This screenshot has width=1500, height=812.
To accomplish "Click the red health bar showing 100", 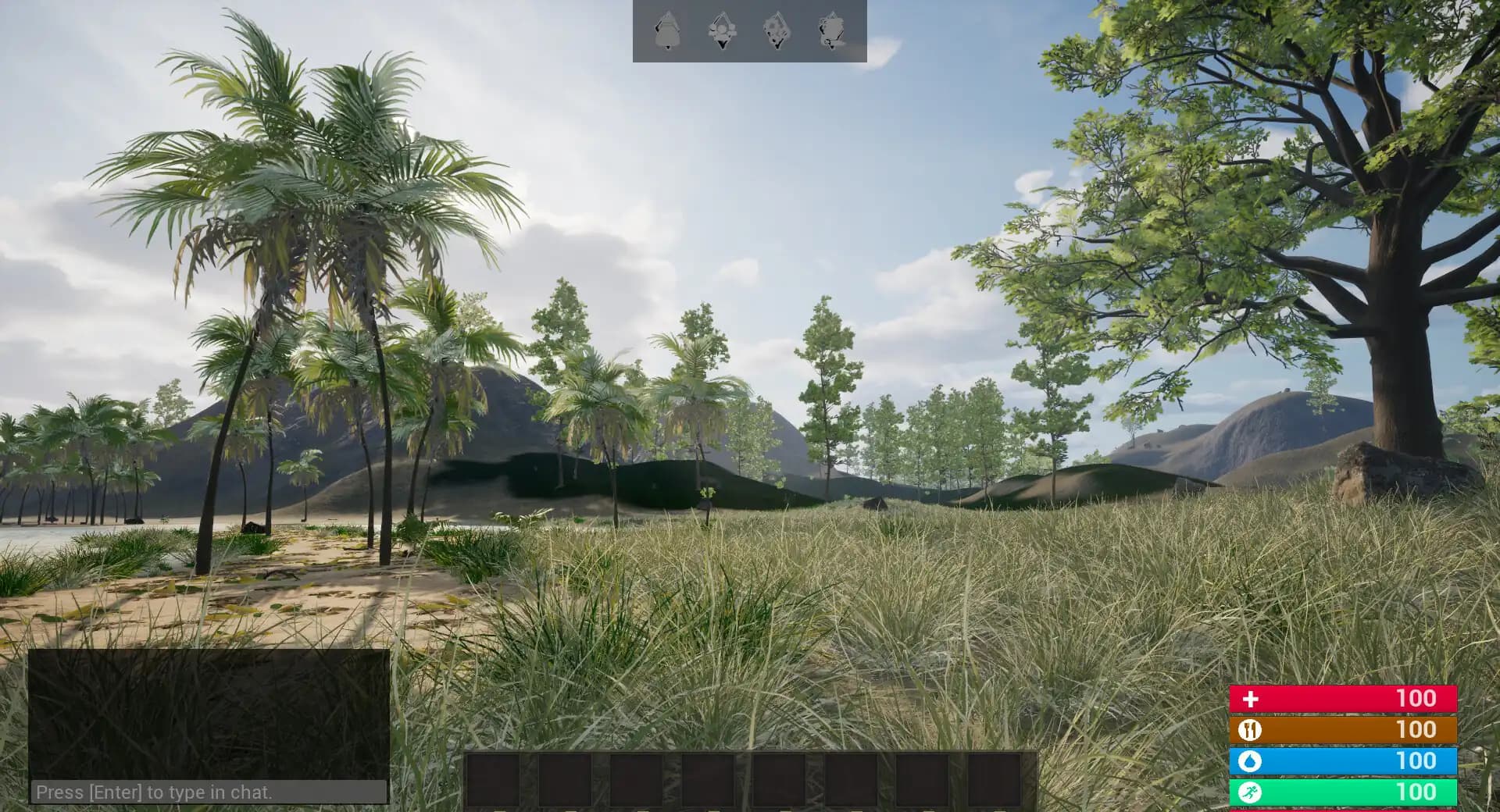I will point(1344,697).
